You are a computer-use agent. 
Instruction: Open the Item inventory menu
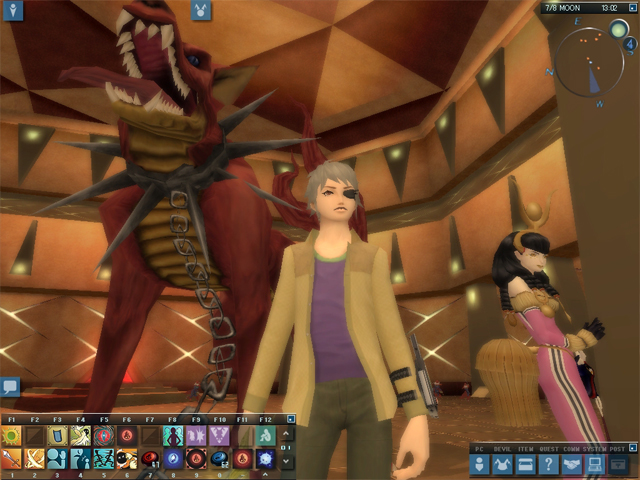point(526,465)
